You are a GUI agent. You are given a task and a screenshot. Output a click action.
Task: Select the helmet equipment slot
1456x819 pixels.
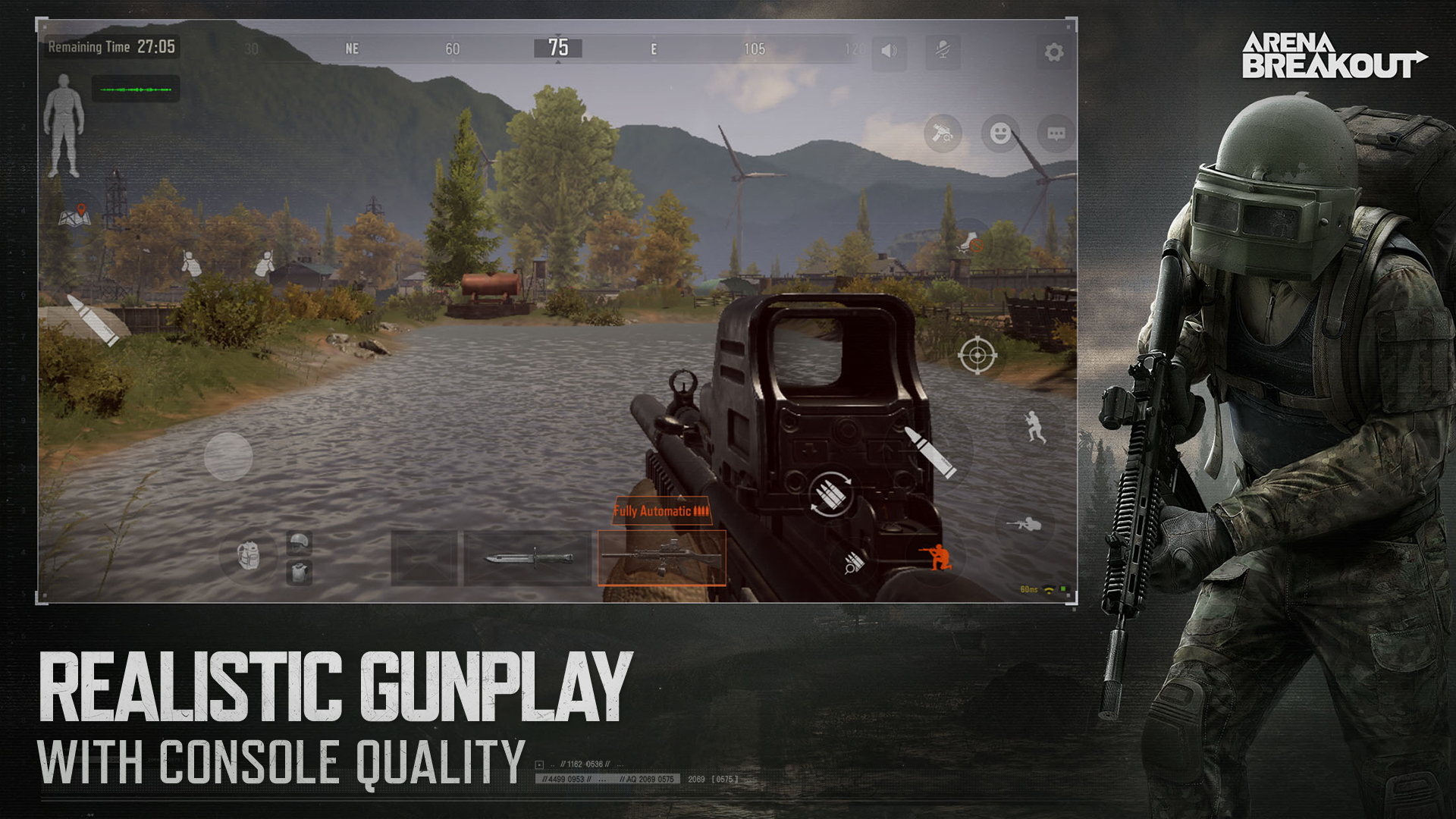(x=300, y=542)
